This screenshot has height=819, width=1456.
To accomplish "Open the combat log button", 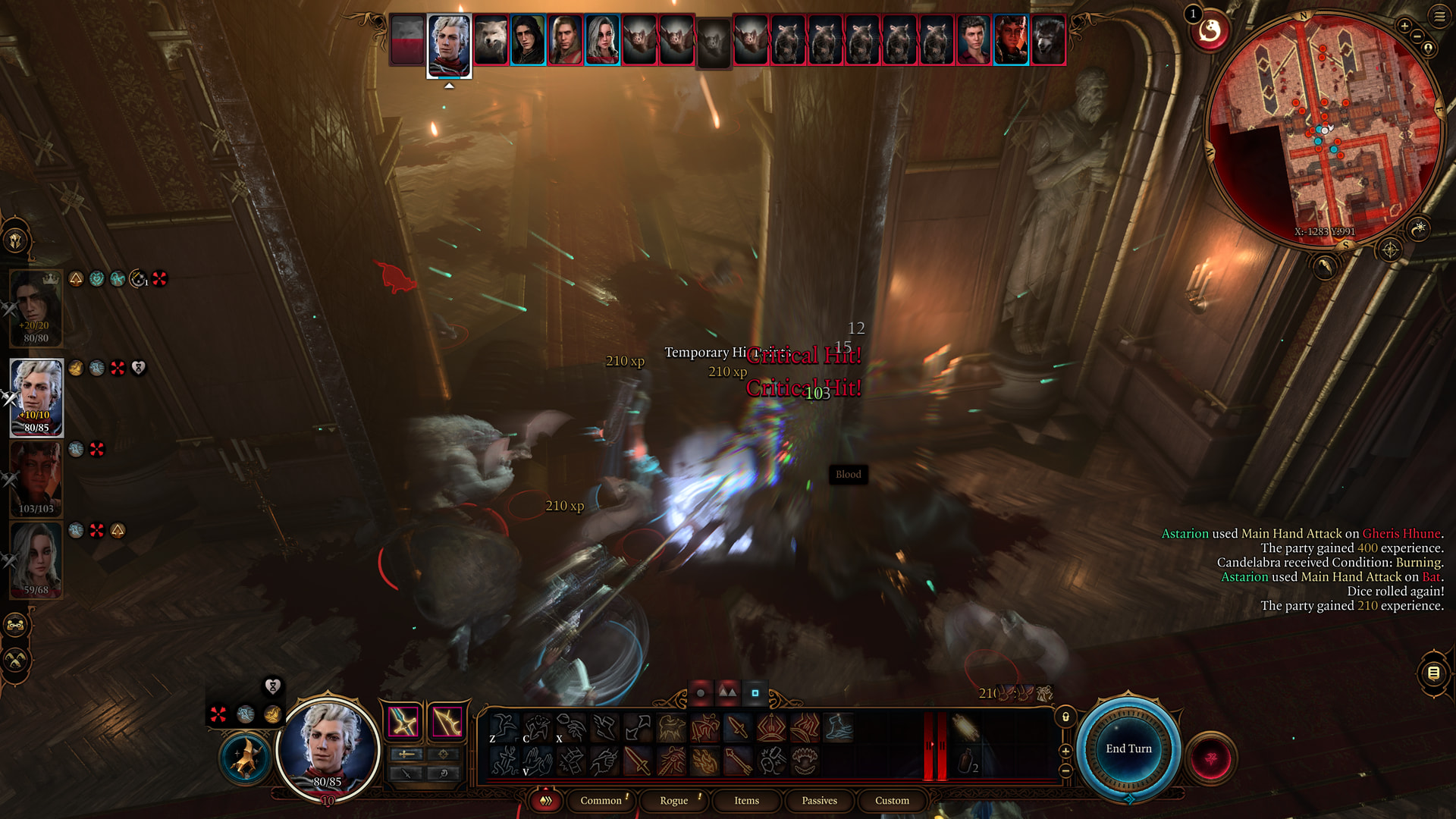I will pyautogui.click(x=1433, y=673).
